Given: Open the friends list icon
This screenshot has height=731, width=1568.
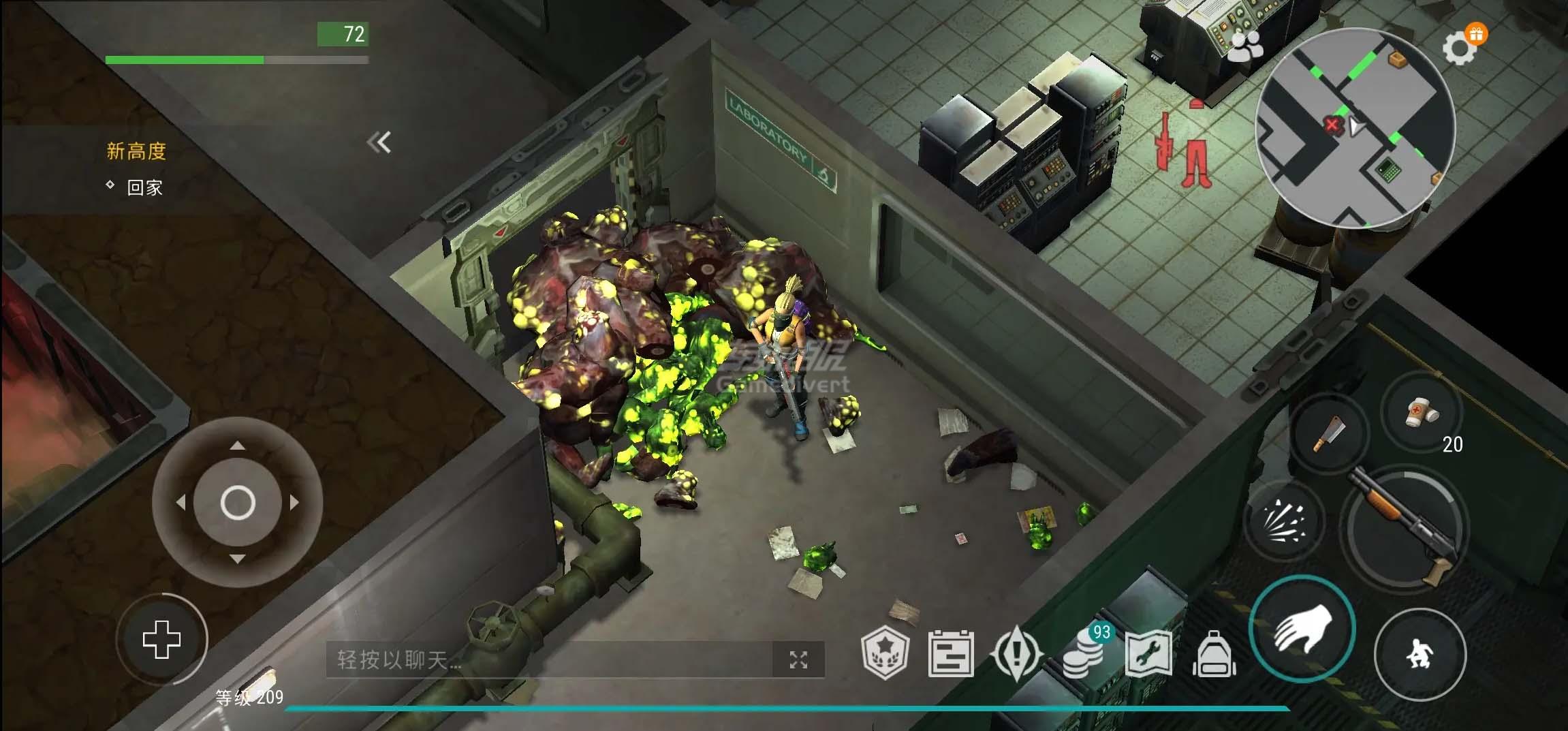Looking at the screenshot, I should [x=1246, y=46].
